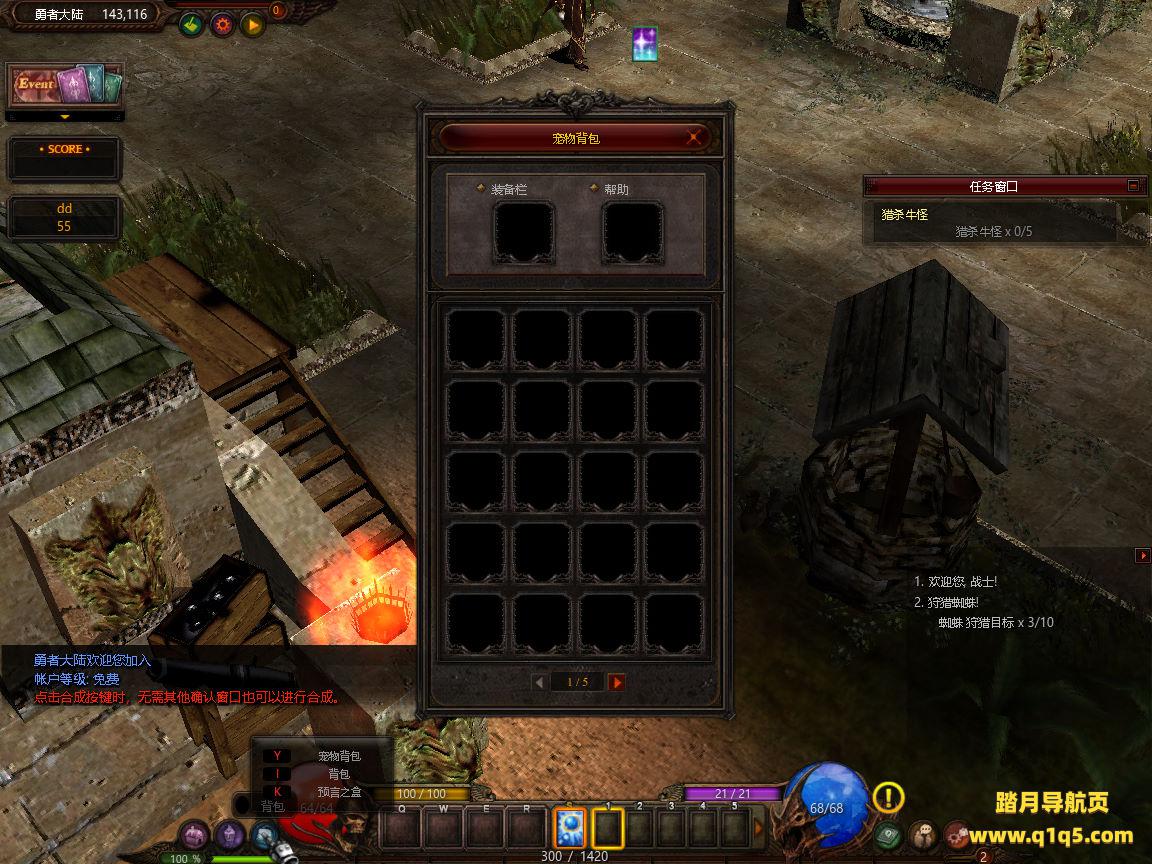Minimize the quest window (任务窗口)
Screen dimensions: 1152x864
(1133, 185)
